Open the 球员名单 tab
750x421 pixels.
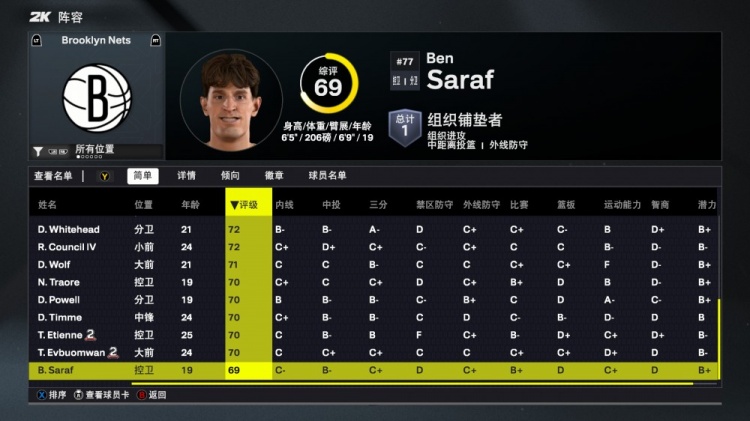click(x=327, y=176)
